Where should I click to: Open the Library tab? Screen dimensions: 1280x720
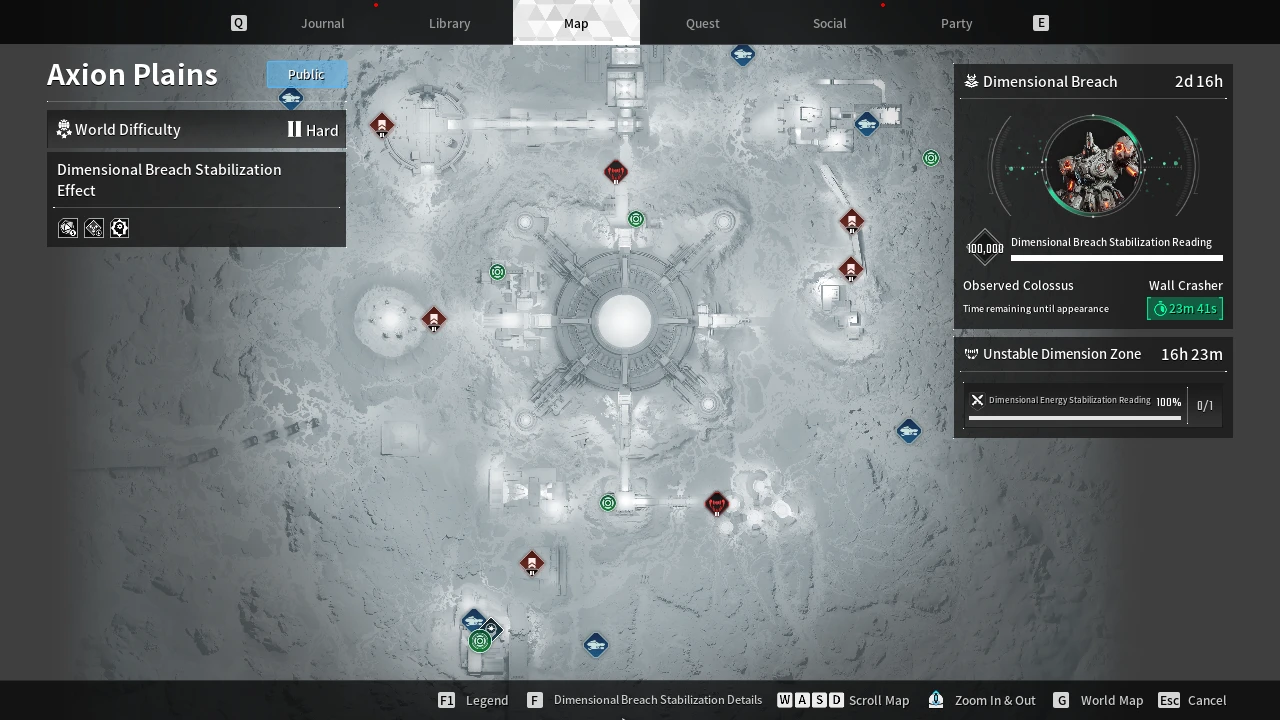449,23
